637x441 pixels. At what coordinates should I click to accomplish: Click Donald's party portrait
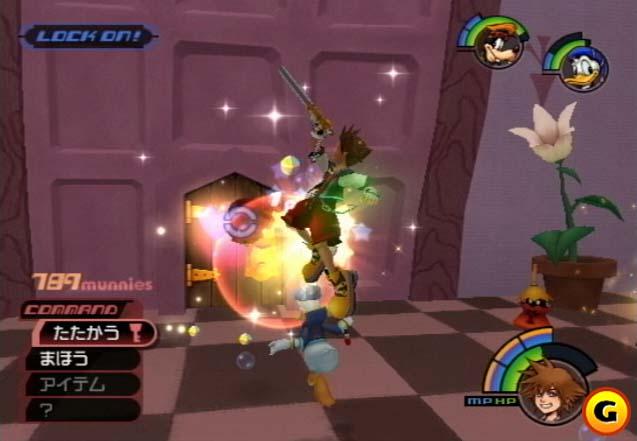[580, 68]
